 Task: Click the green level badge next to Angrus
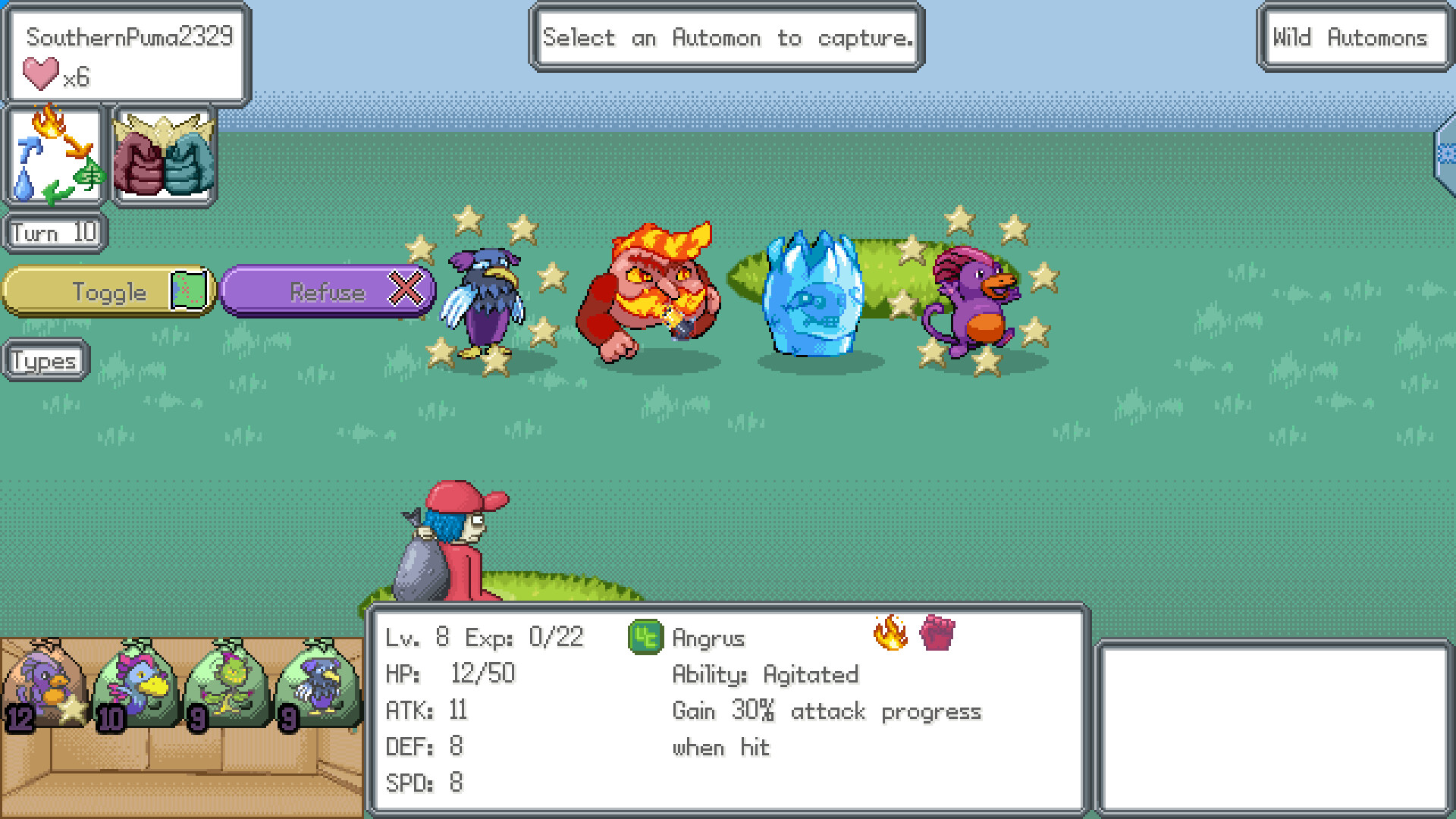(647, 637)
